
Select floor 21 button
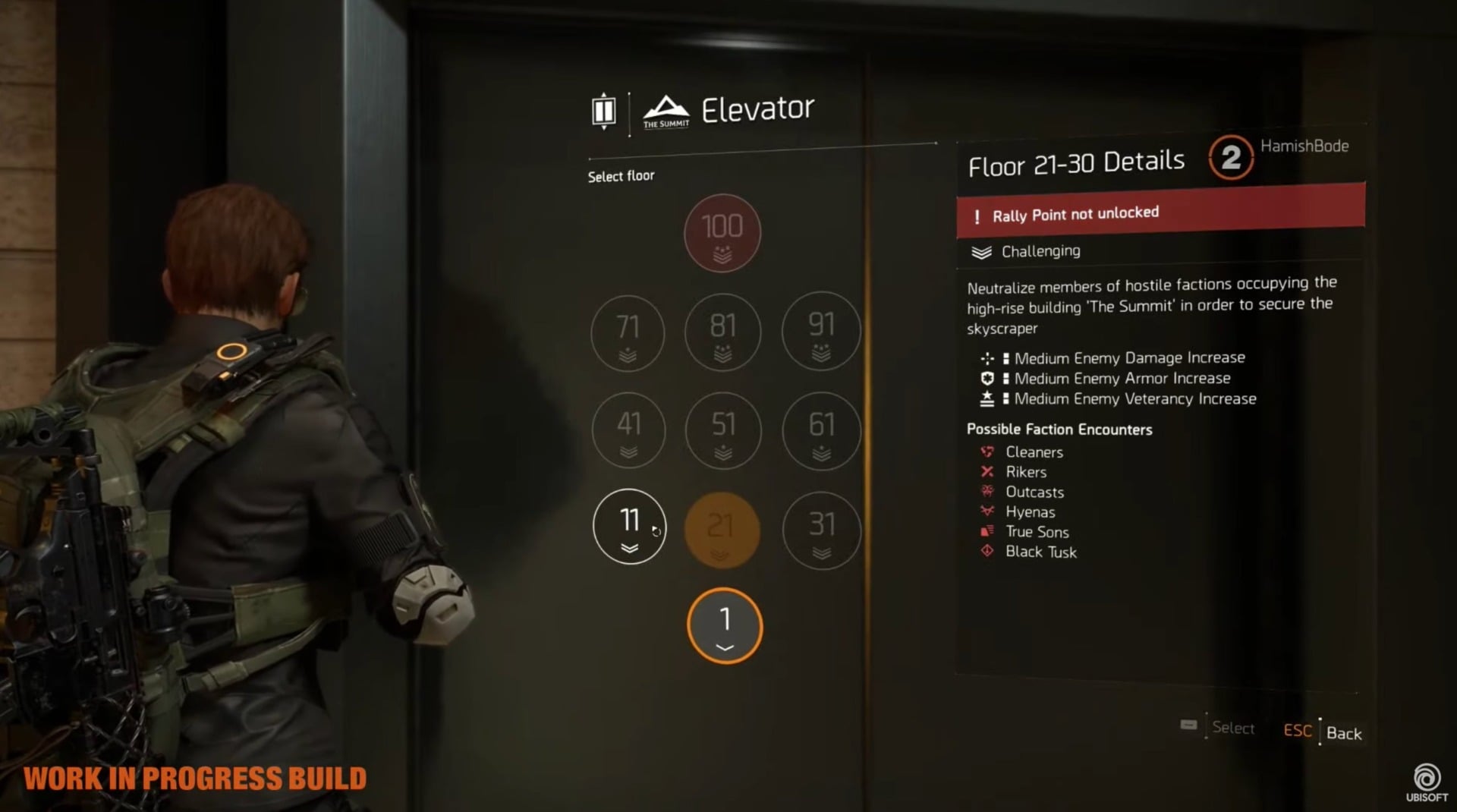(x=722, y=530)
